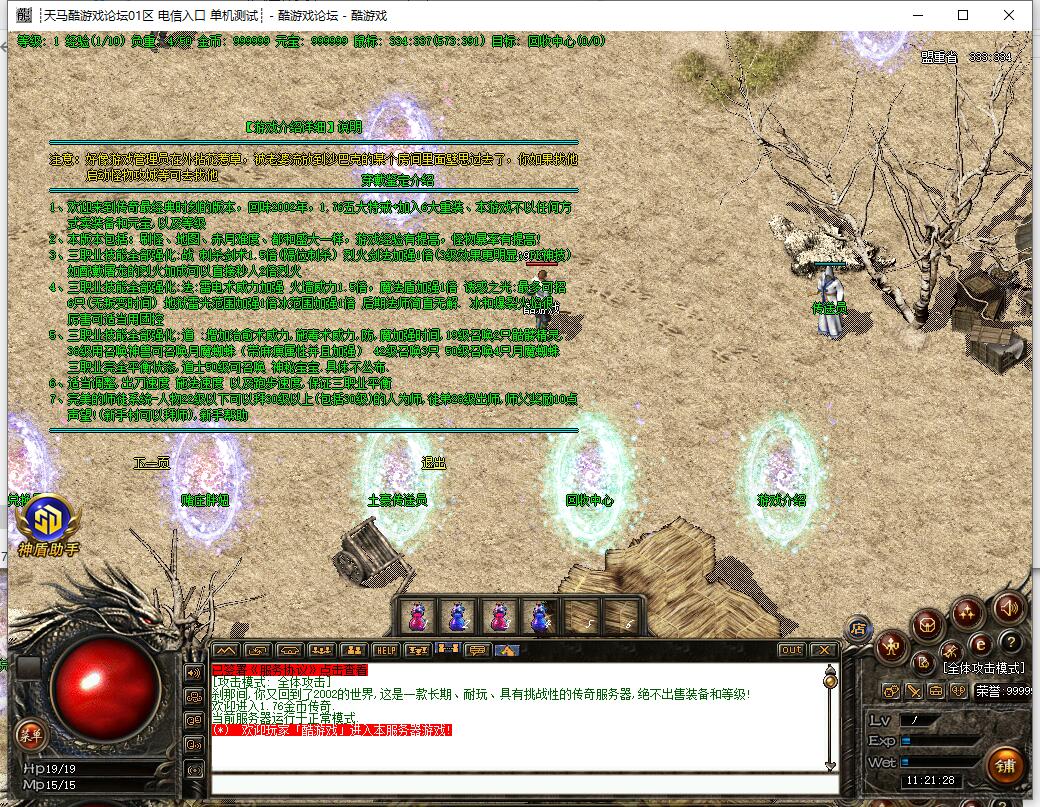Image resolution: width=1040 pixels, height=807 pixels.
Task: Toggle sound with the speaker orb
Action: tap(1008, 607)
